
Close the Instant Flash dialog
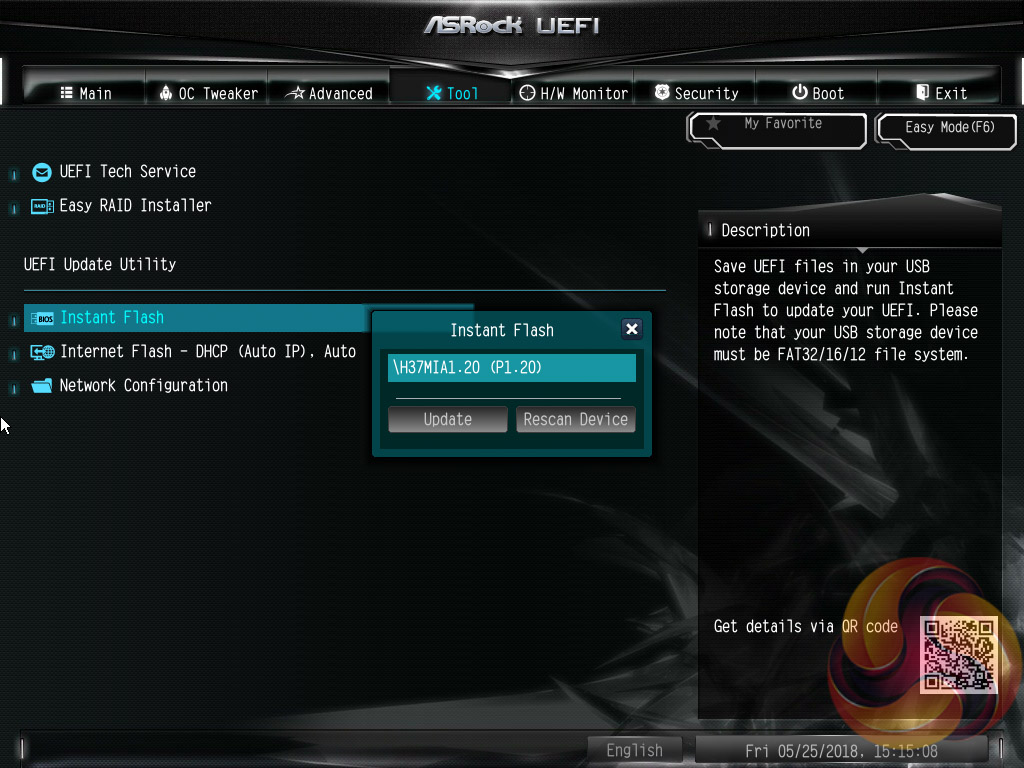tap(631, 329)
